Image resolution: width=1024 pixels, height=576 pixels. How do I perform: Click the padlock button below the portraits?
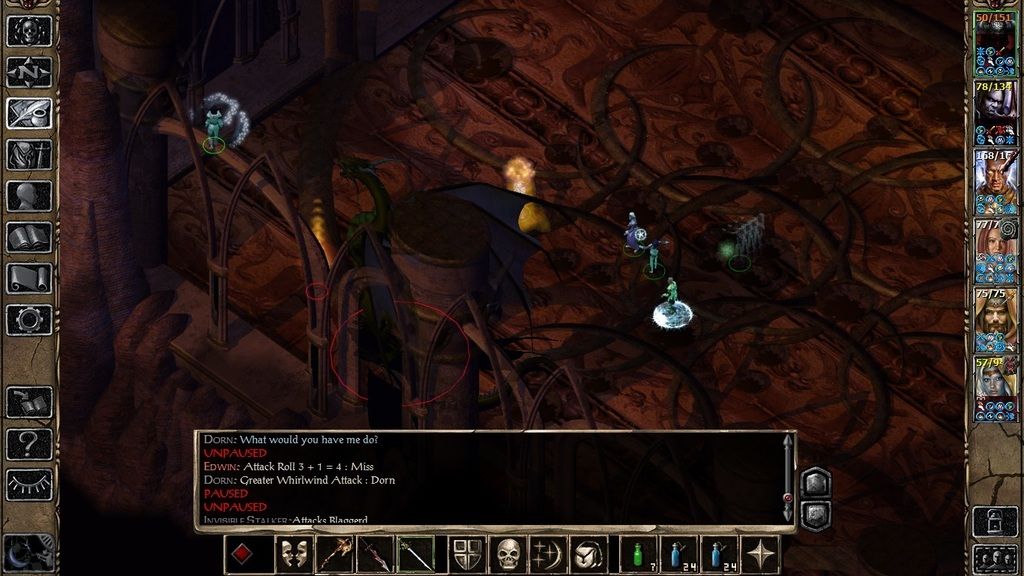point(994,519)
